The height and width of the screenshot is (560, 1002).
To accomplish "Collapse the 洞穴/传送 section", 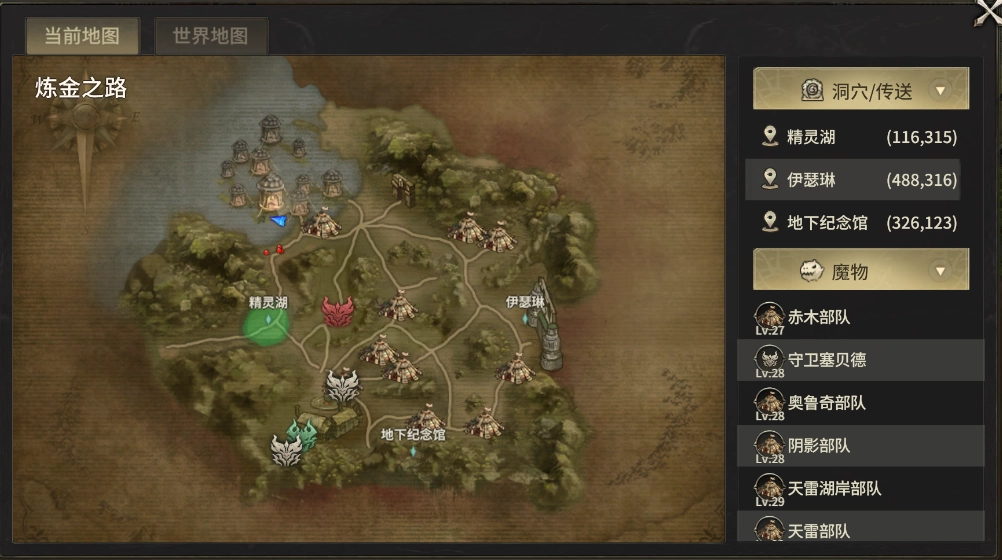I will click(x=939, y=91).
